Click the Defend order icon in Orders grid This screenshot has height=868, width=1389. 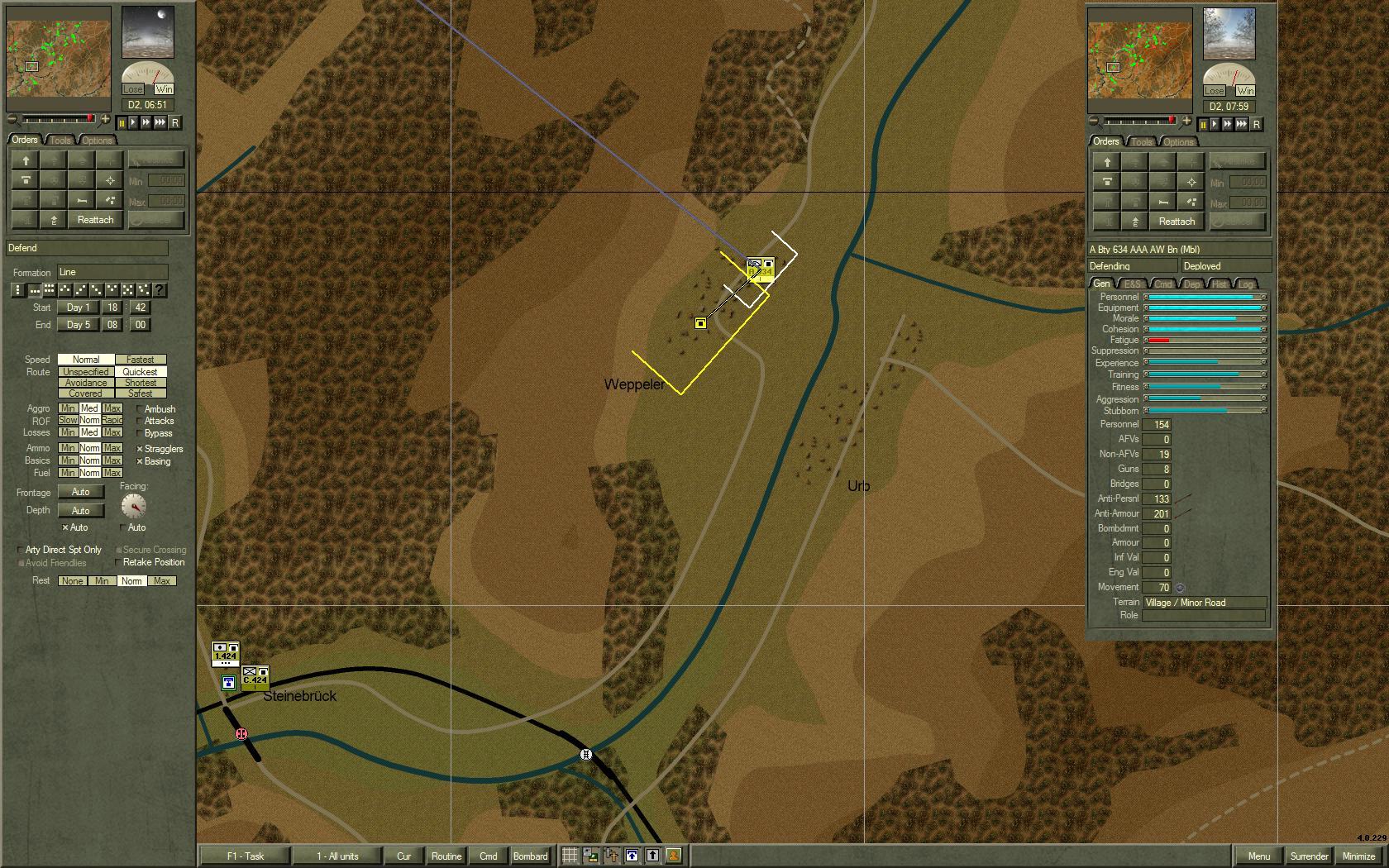(26, 180)
